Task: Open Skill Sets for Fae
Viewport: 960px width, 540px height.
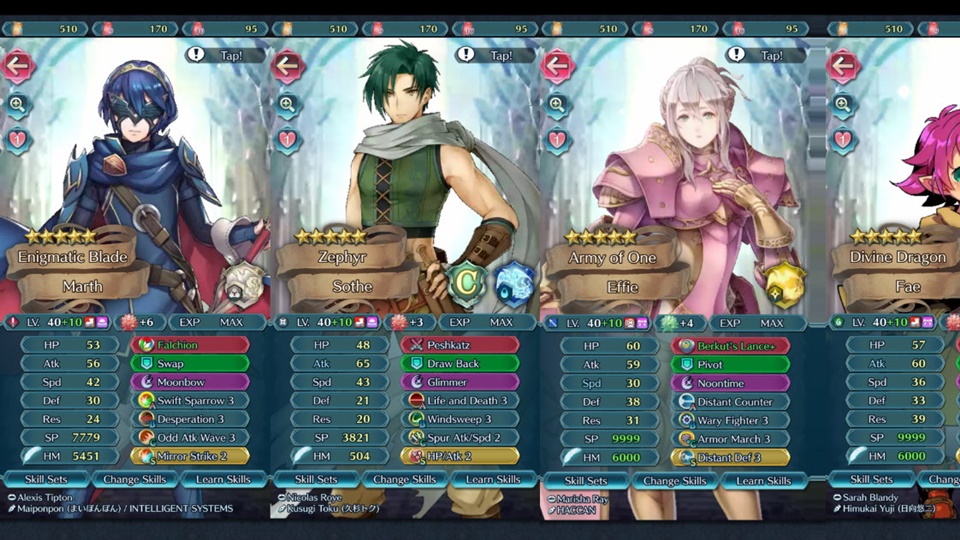Action: point(870,479)
